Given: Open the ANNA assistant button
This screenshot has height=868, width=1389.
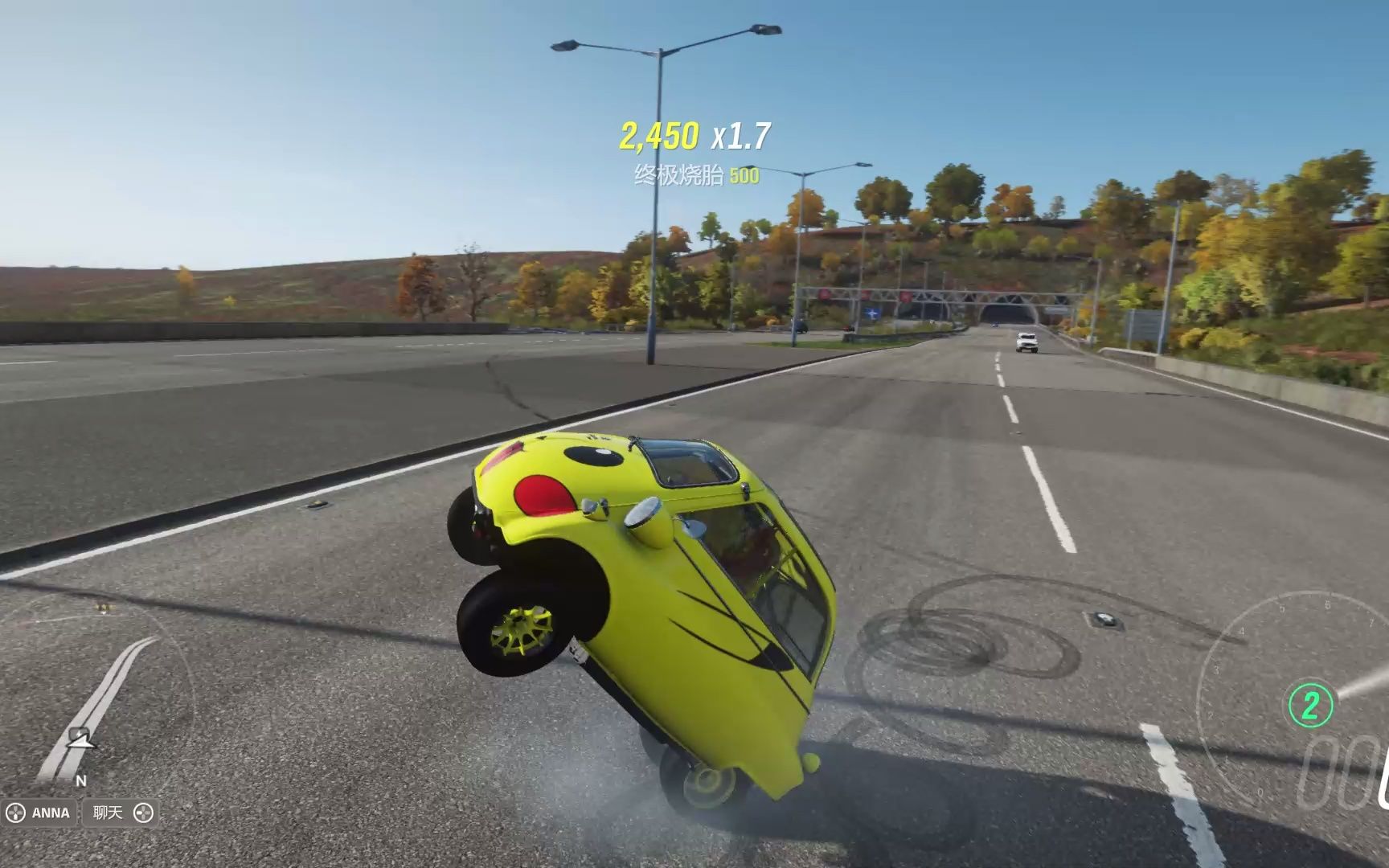Looking at the screenshot, I should click(x=40, y=813).
